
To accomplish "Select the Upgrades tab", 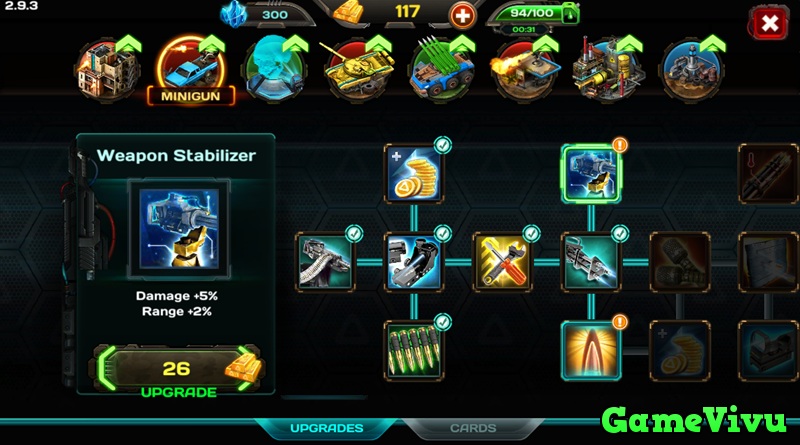I will 327,428.
